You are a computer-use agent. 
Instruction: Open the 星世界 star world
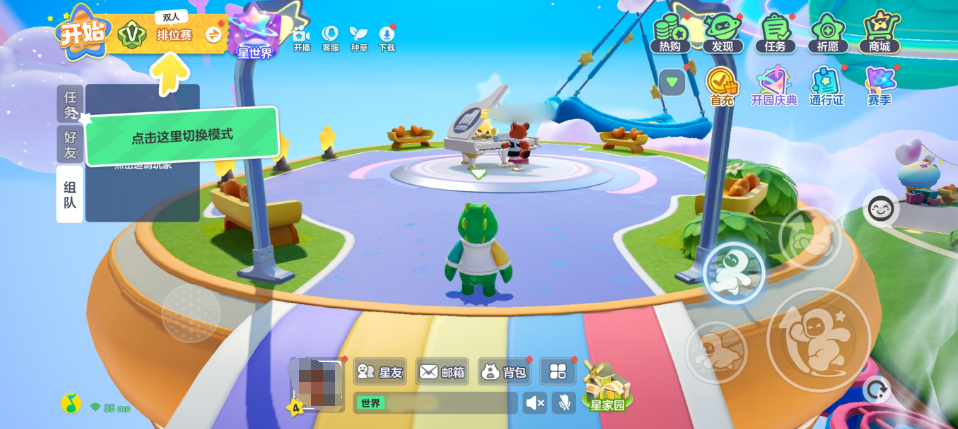tap(255, 33)
